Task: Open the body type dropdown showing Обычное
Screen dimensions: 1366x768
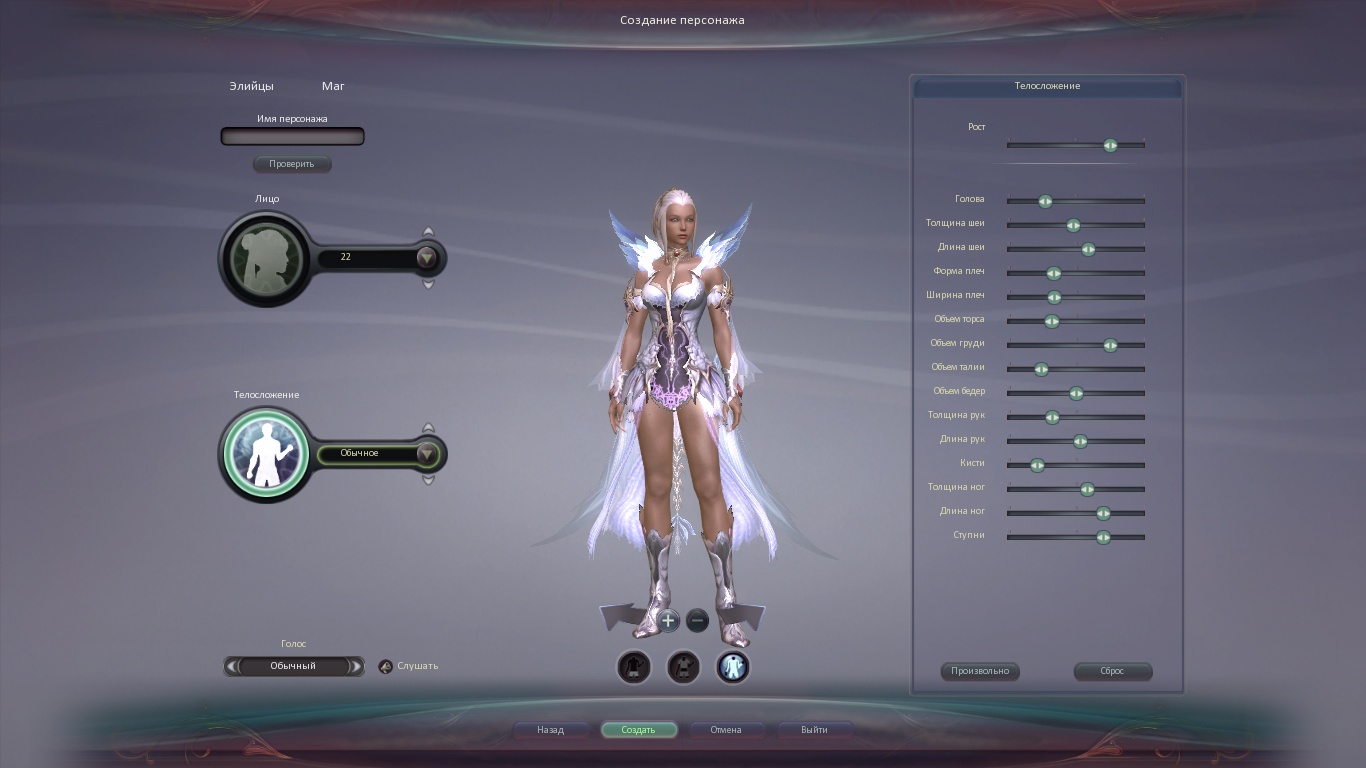Action: (x=427, y=454)
